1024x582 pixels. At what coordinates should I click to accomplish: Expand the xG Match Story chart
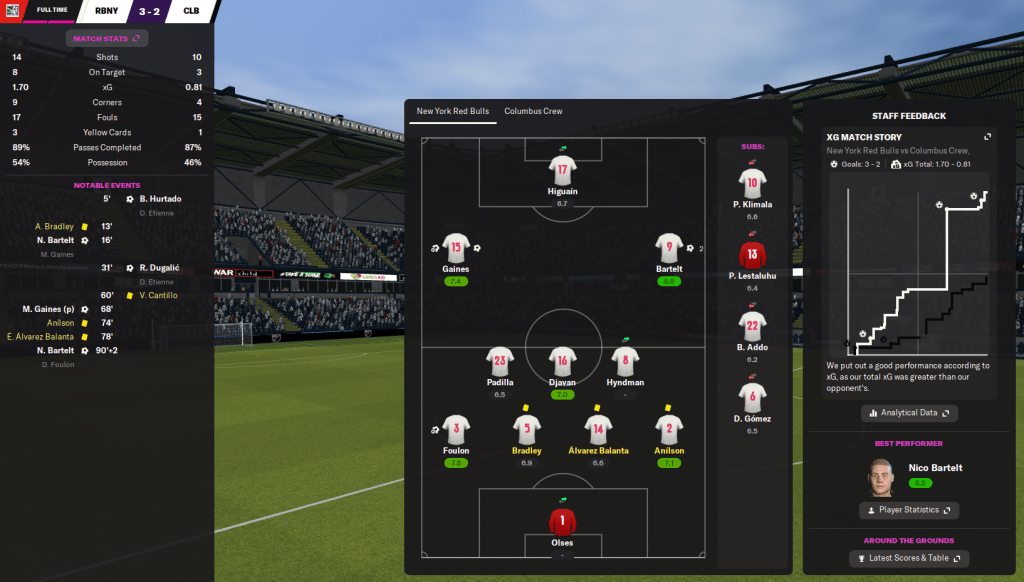[987, 137]
